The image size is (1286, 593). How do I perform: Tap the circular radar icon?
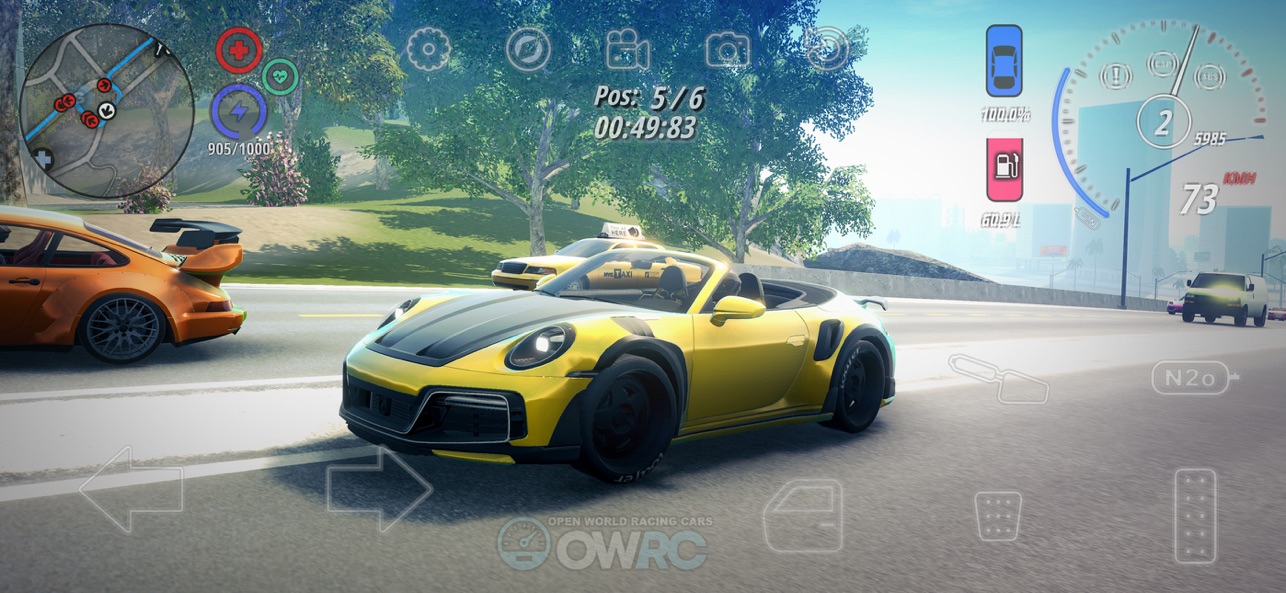827,49
